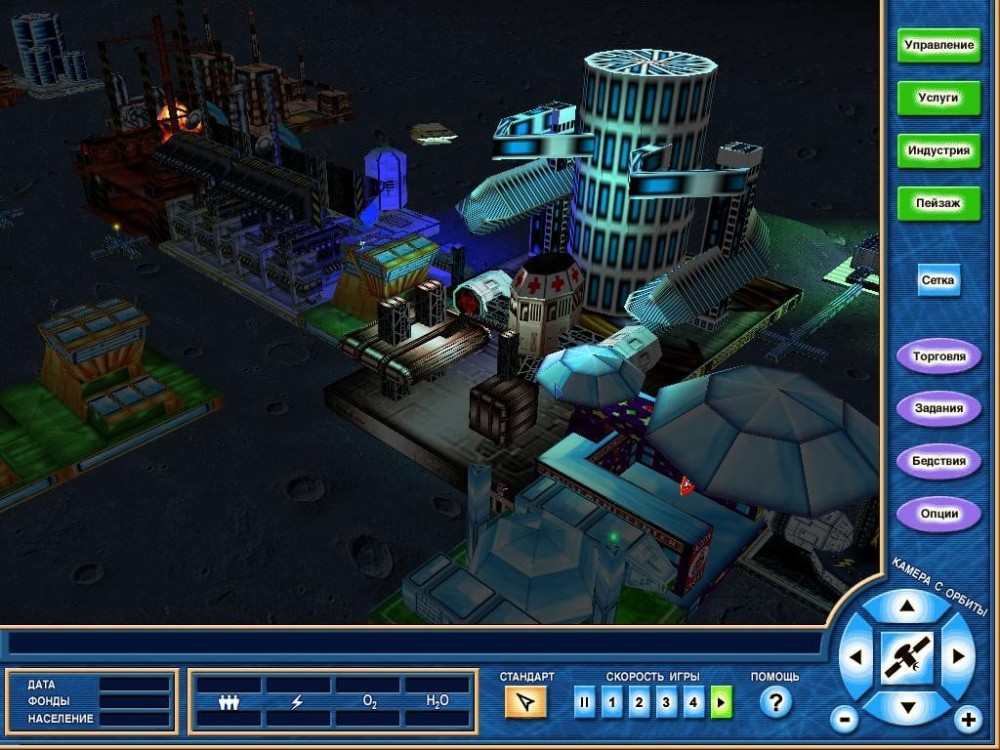Show the Задания missions list
Image resolution: width=1000 pixels, height=750 pixels.
(x=938, y=408)
